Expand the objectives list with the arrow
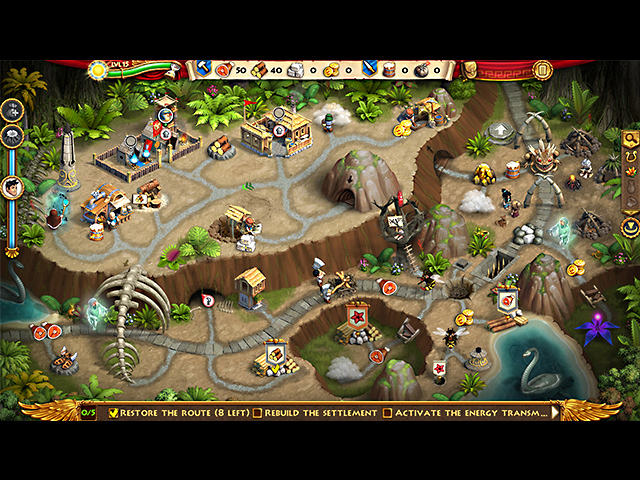This screenshot has width=640, height=480. click(x=554, y=411)
